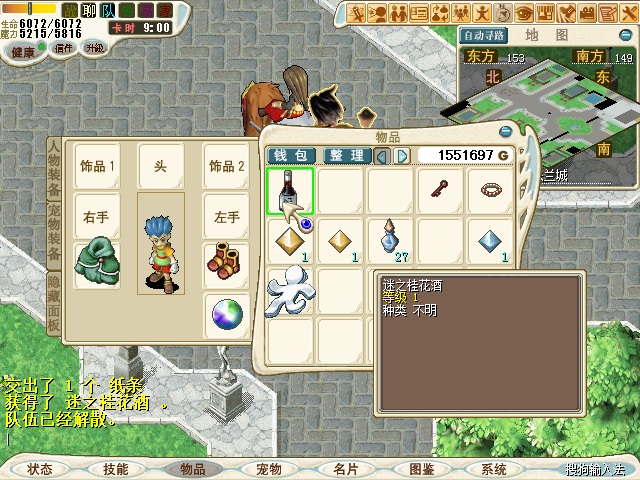This screenshot has height=480, width=640.
Task: Select the rainbow orb equipment slot
Action: point(227,315)
